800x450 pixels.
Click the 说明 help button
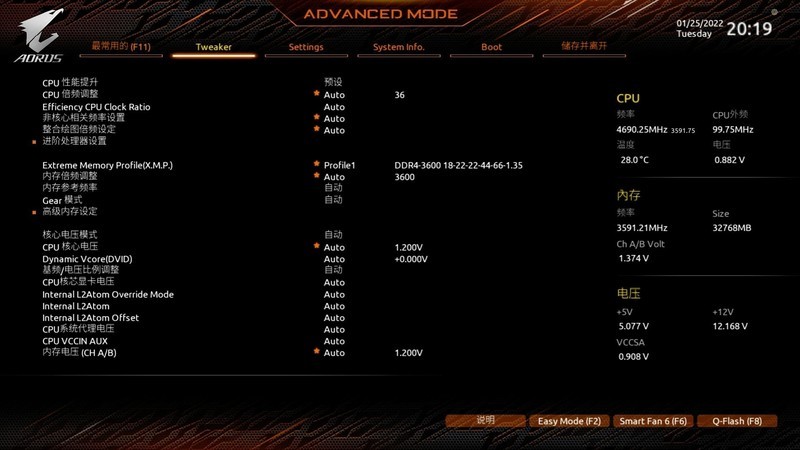coord(485,421)
